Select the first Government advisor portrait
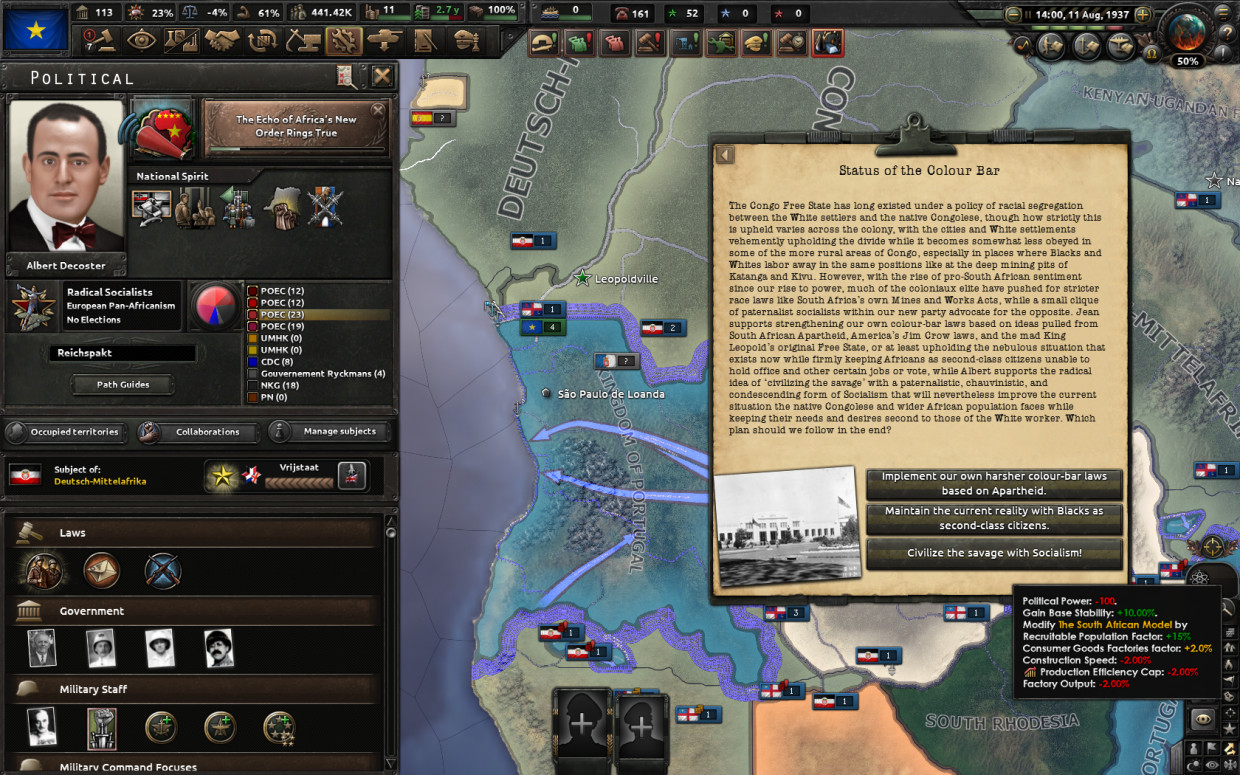The image size is (1240, 775). pyautogui.click(x=42, y=648)
